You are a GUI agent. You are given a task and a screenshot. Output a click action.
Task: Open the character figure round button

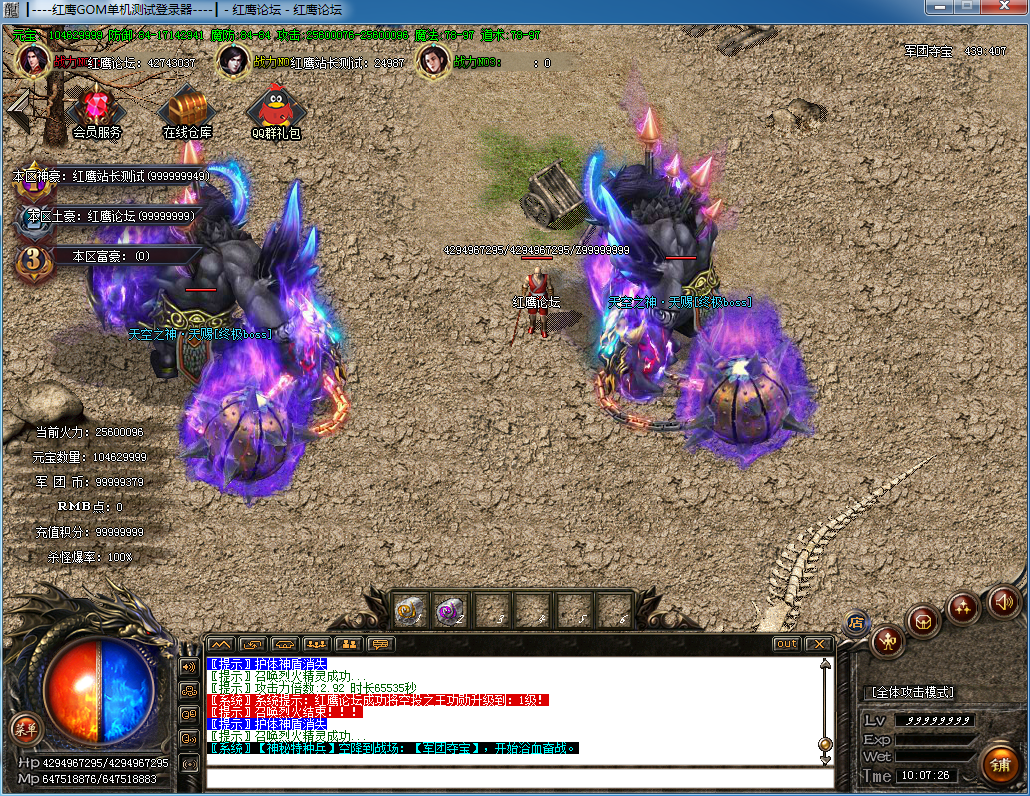887,640
